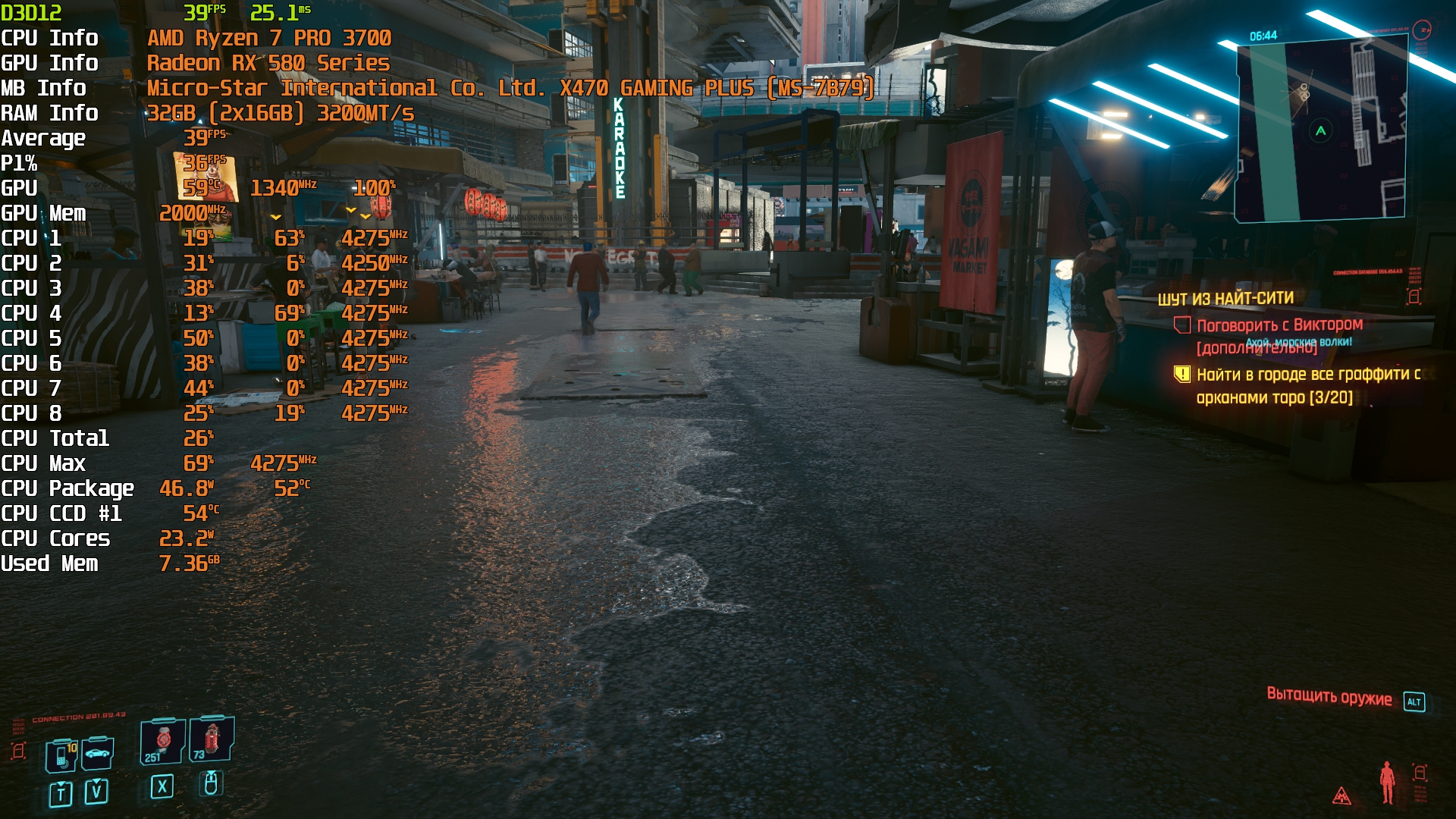Click the red body silhouette status icon
The image size is (1456, 819).
pos(1387,782)
